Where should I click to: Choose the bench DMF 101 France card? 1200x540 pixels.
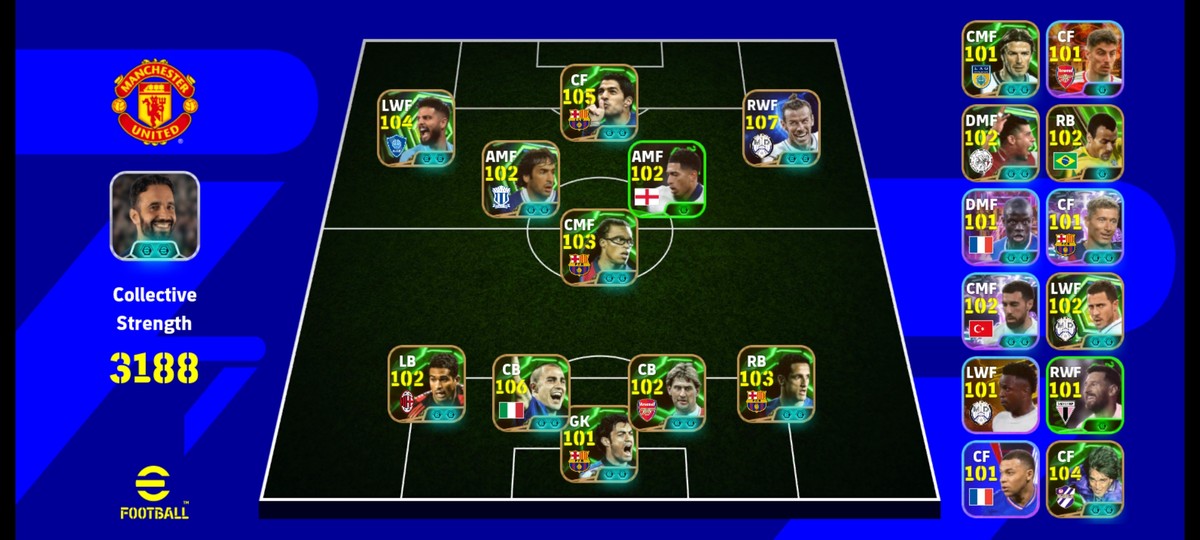pos(1000,227)
